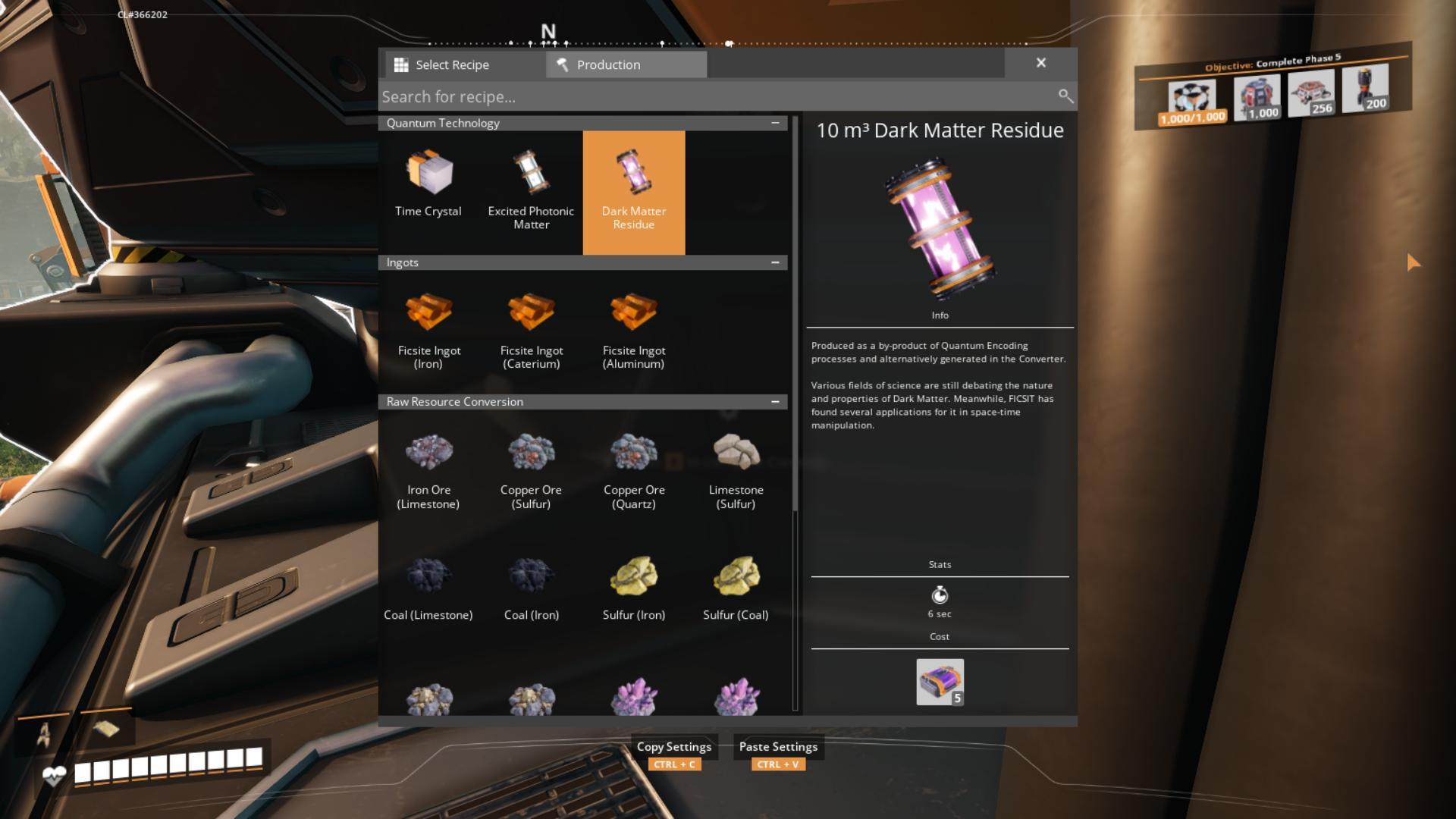Choose the Sulfur (Coal) recipe
Image resolution: width=1456 pixels, height=819 pixels.
click(736, 588)
